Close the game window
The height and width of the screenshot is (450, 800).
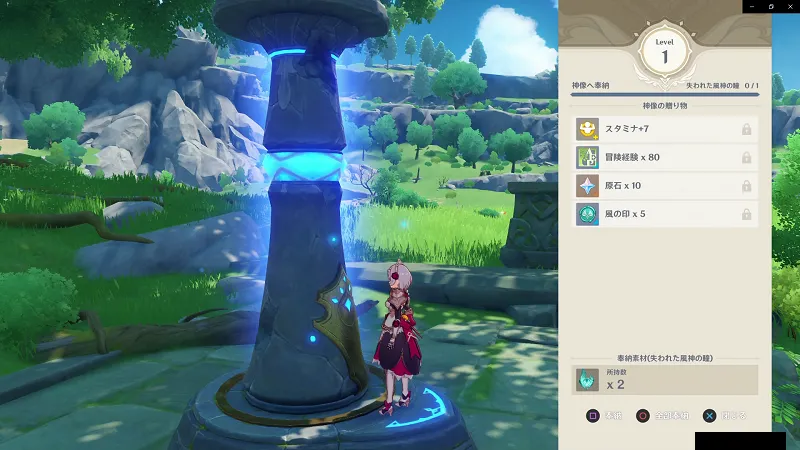pyautogui.click(x=789, y=6)
